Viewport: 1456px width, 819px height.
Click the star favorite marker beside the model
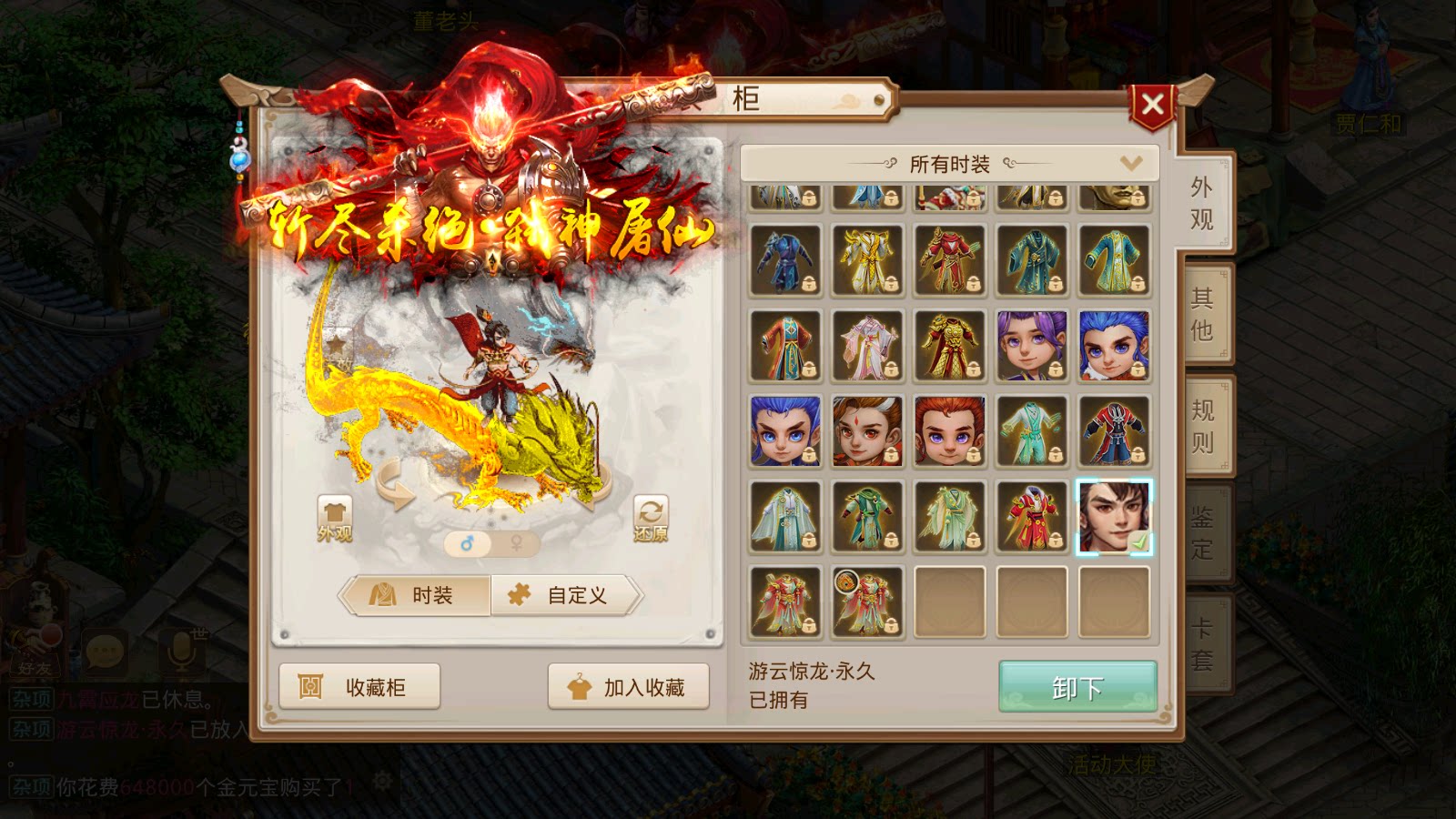pos(337,344)
